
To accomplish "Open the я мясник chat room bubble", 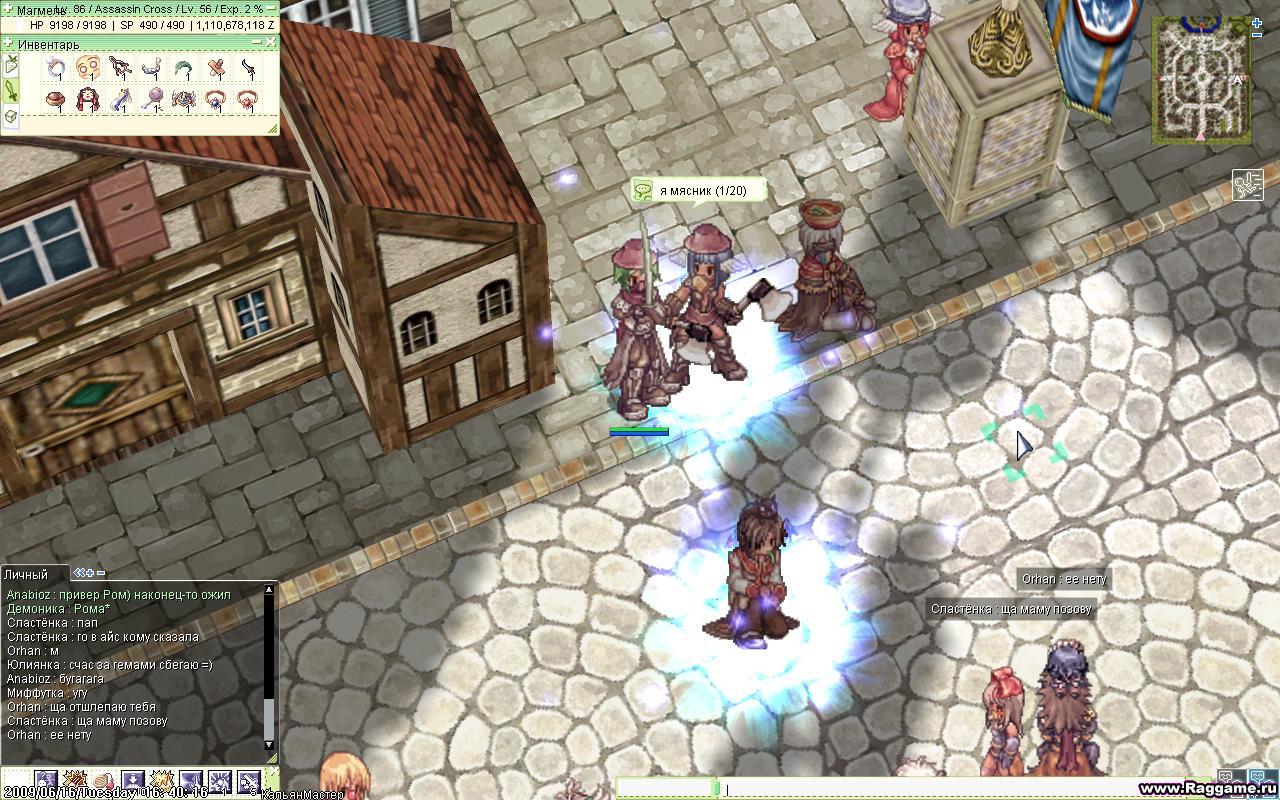I will (x=698, y=190).
